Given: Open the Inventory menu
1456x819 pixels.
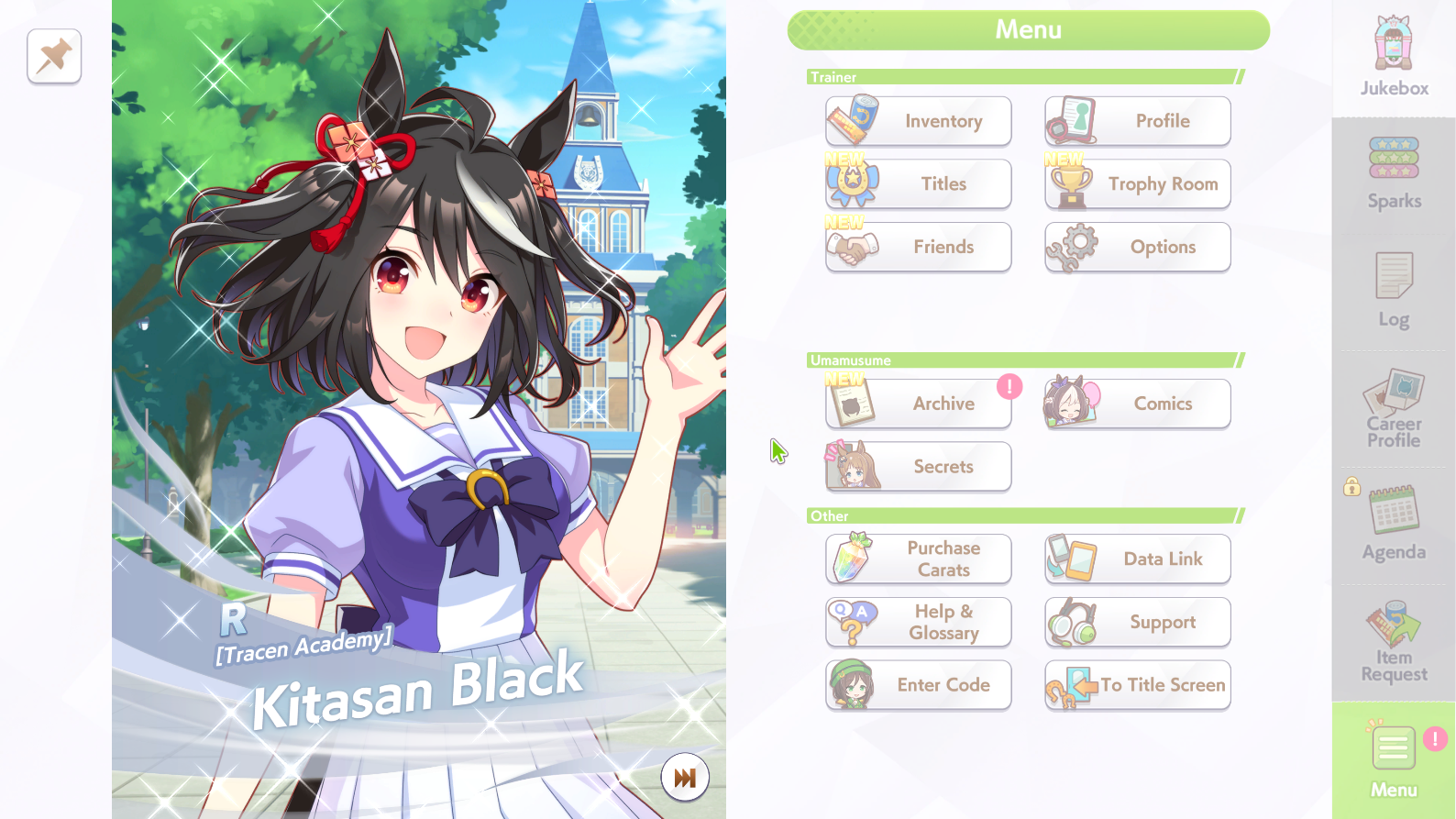Looking at the screenshot, I should (x=918, y=121).
